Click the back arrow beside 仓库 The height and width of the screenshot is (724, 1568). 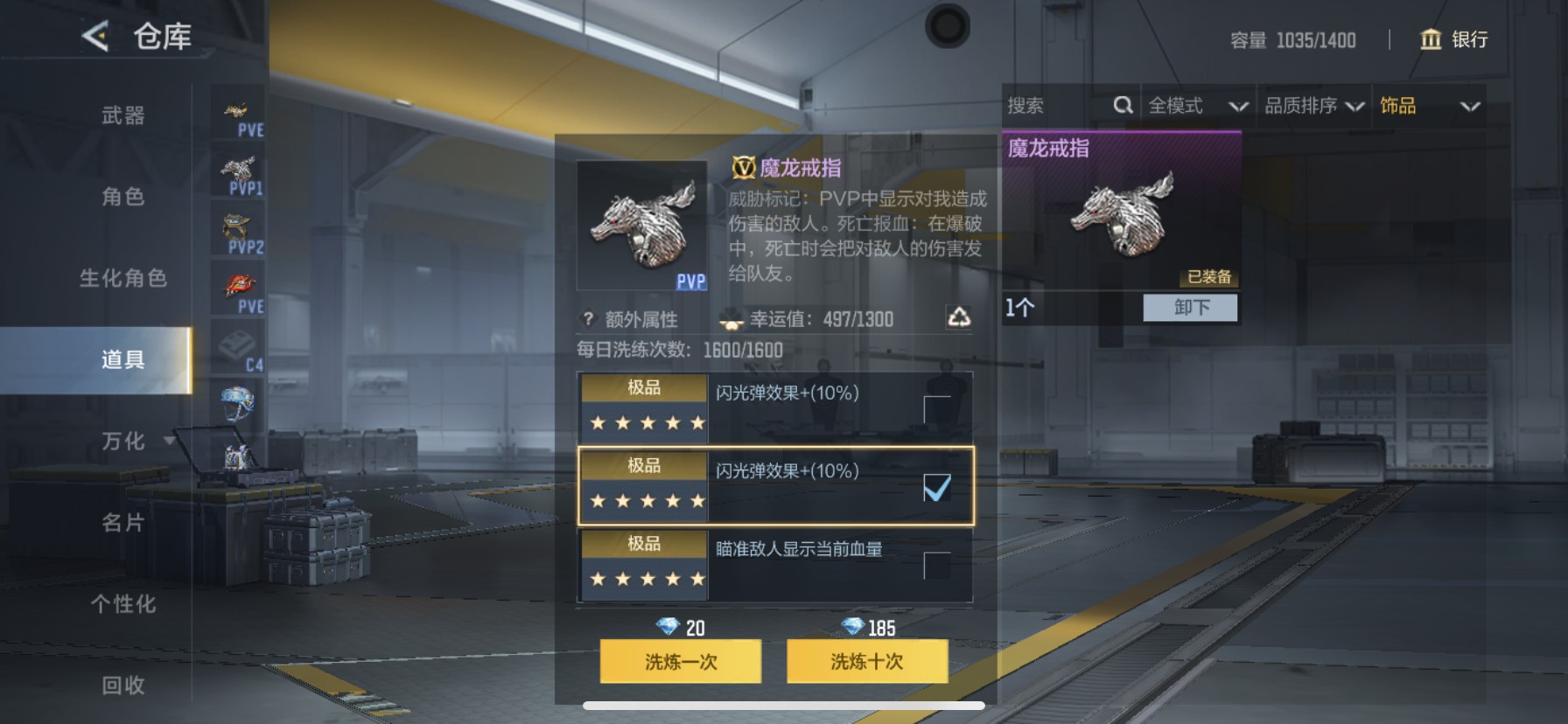94,37
